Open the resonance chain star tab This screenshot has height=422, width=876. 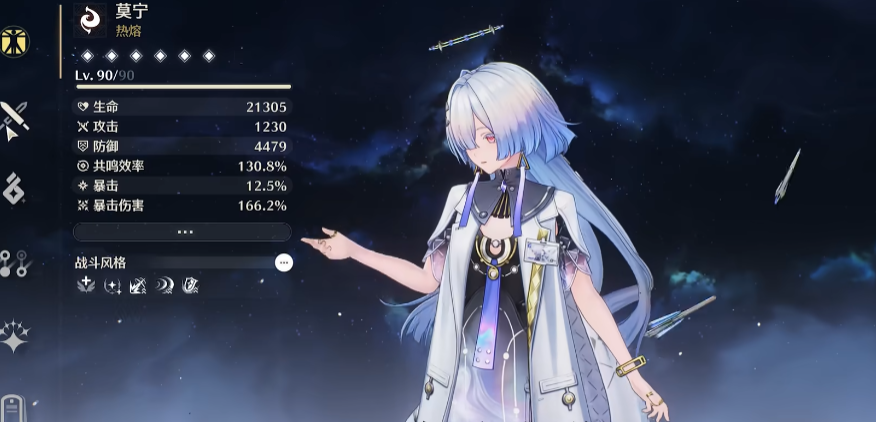point(15,337)
